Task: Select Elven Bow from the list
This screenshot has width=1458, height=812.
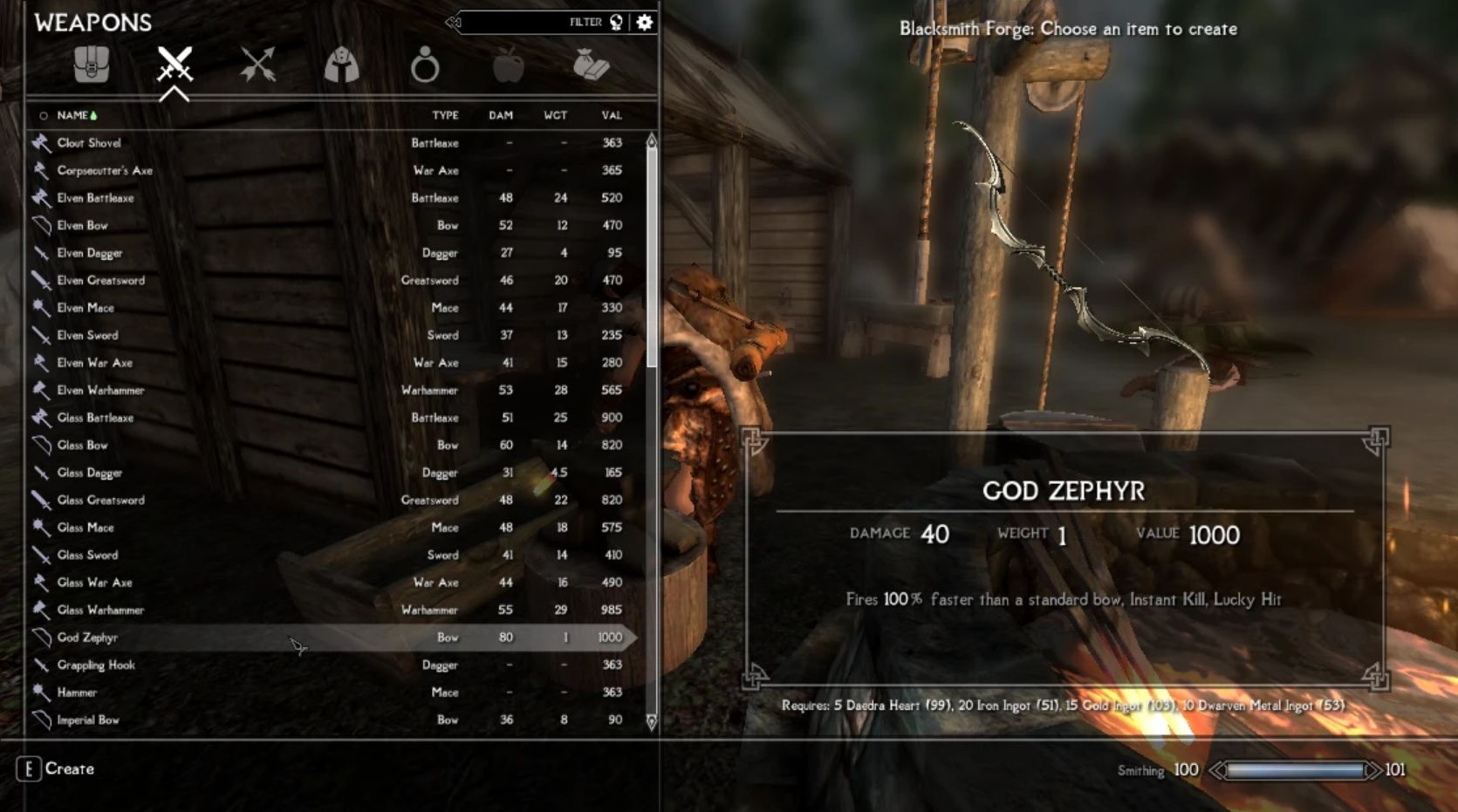Action: (x=83, y=225)
